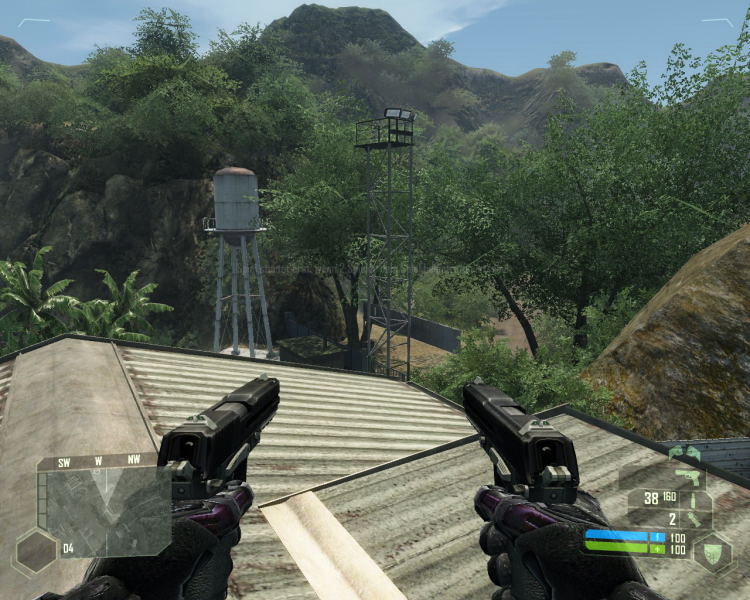Click the grenade icon
Image resolution: width=750 pixels, height=600 pixels.
pos(693,519)
